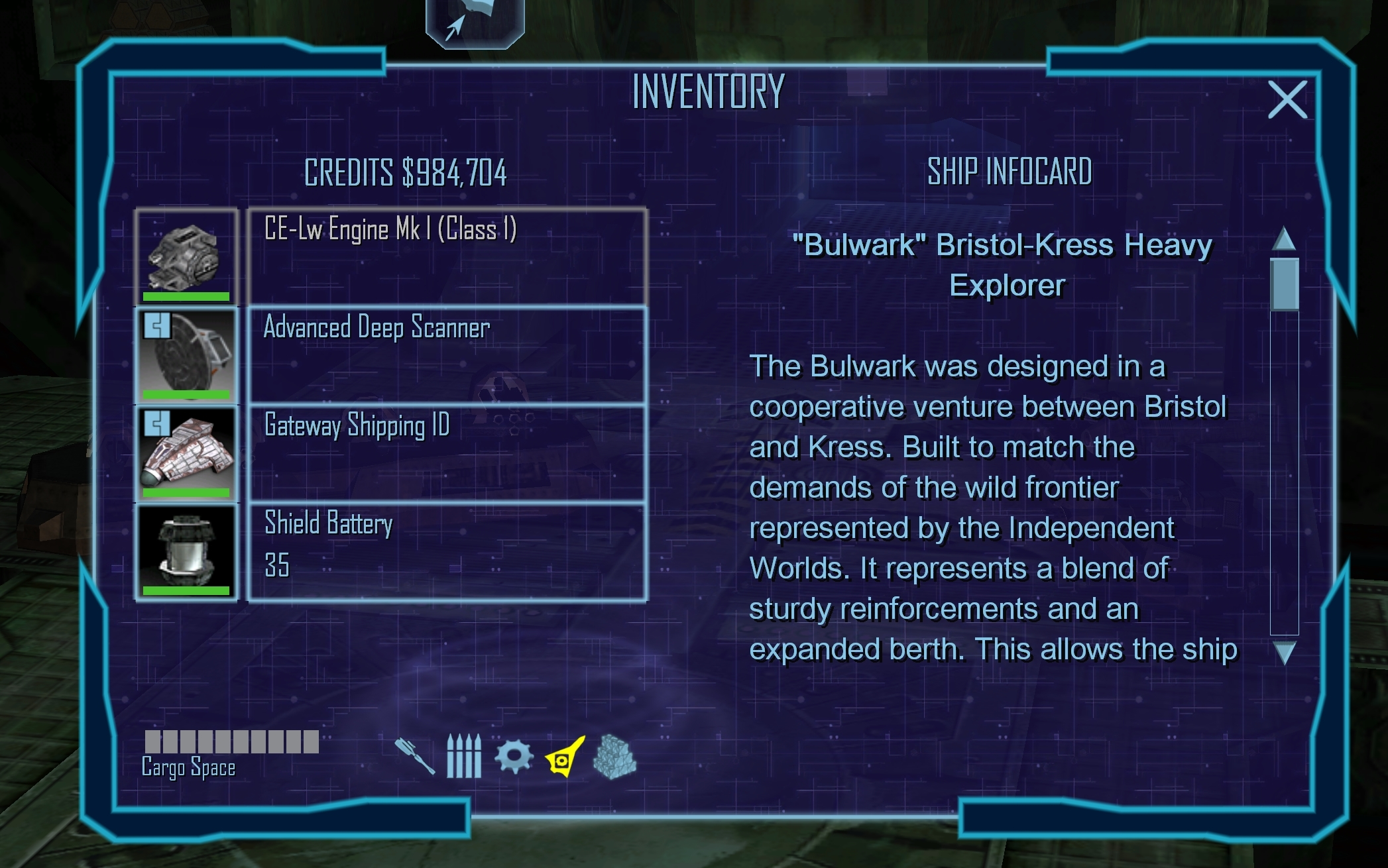Open the gear equipment category
The width and height of the screenshot is (1388, 868).
514,756
